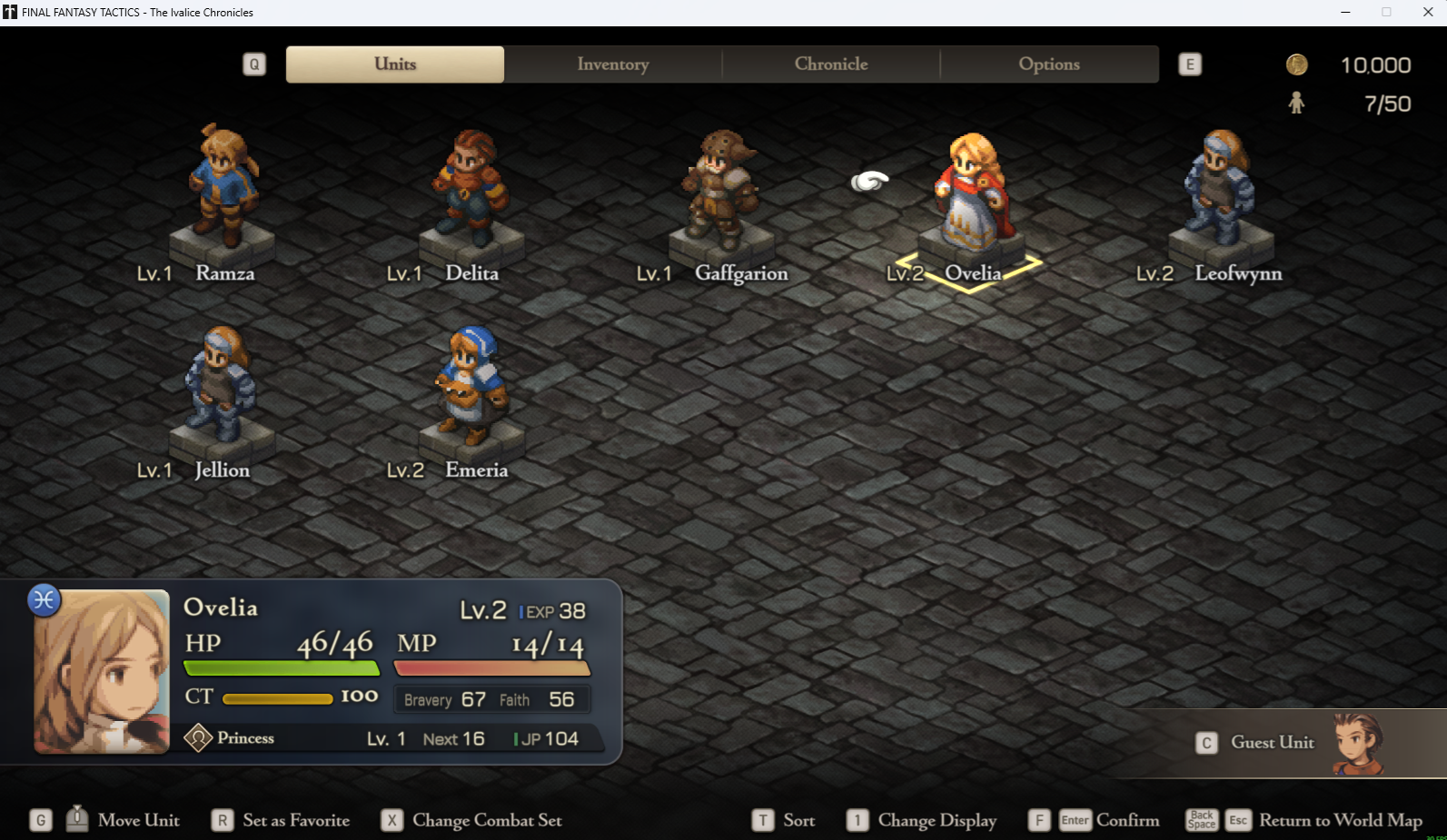Choose Change Combat Set
The image size is (1447, 840).
coord(486,821)
